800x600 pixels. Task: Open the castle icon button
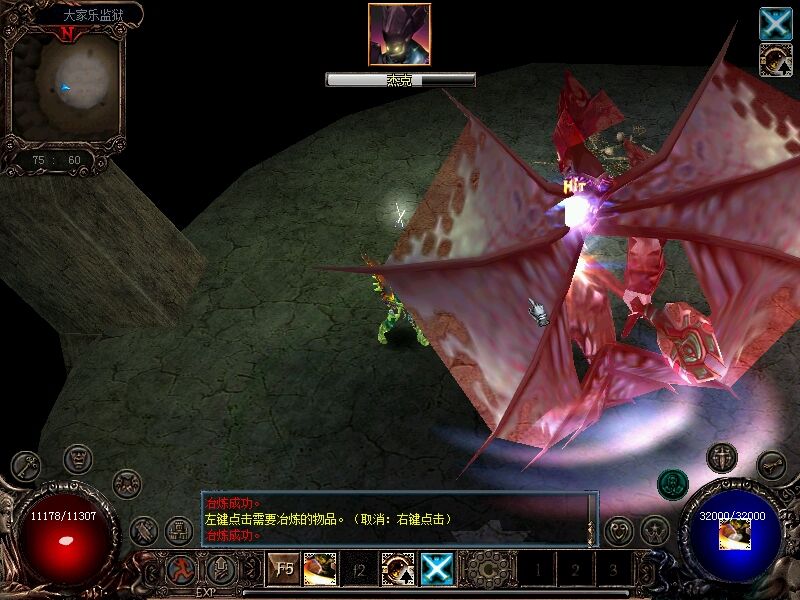[178, 529]
